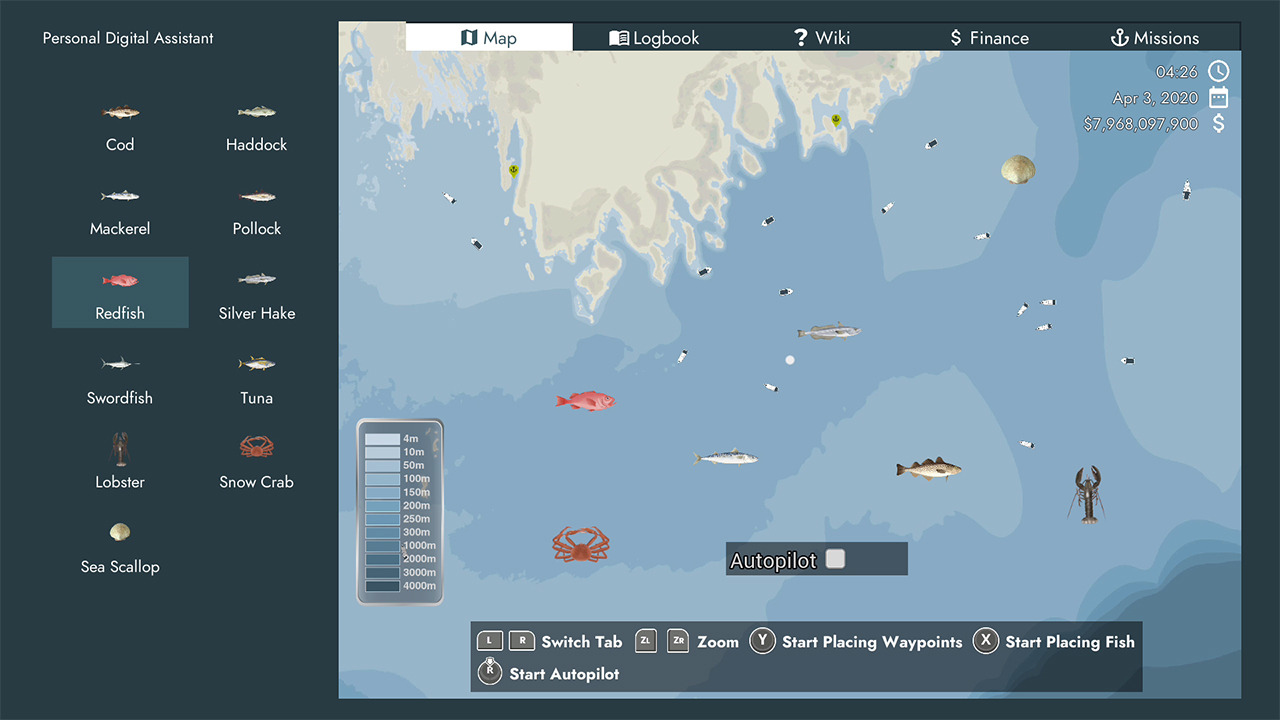Open the calendar icon next to Apr 3, 2020
This screenshot has width=1280, height=720.
[1218, 97]
